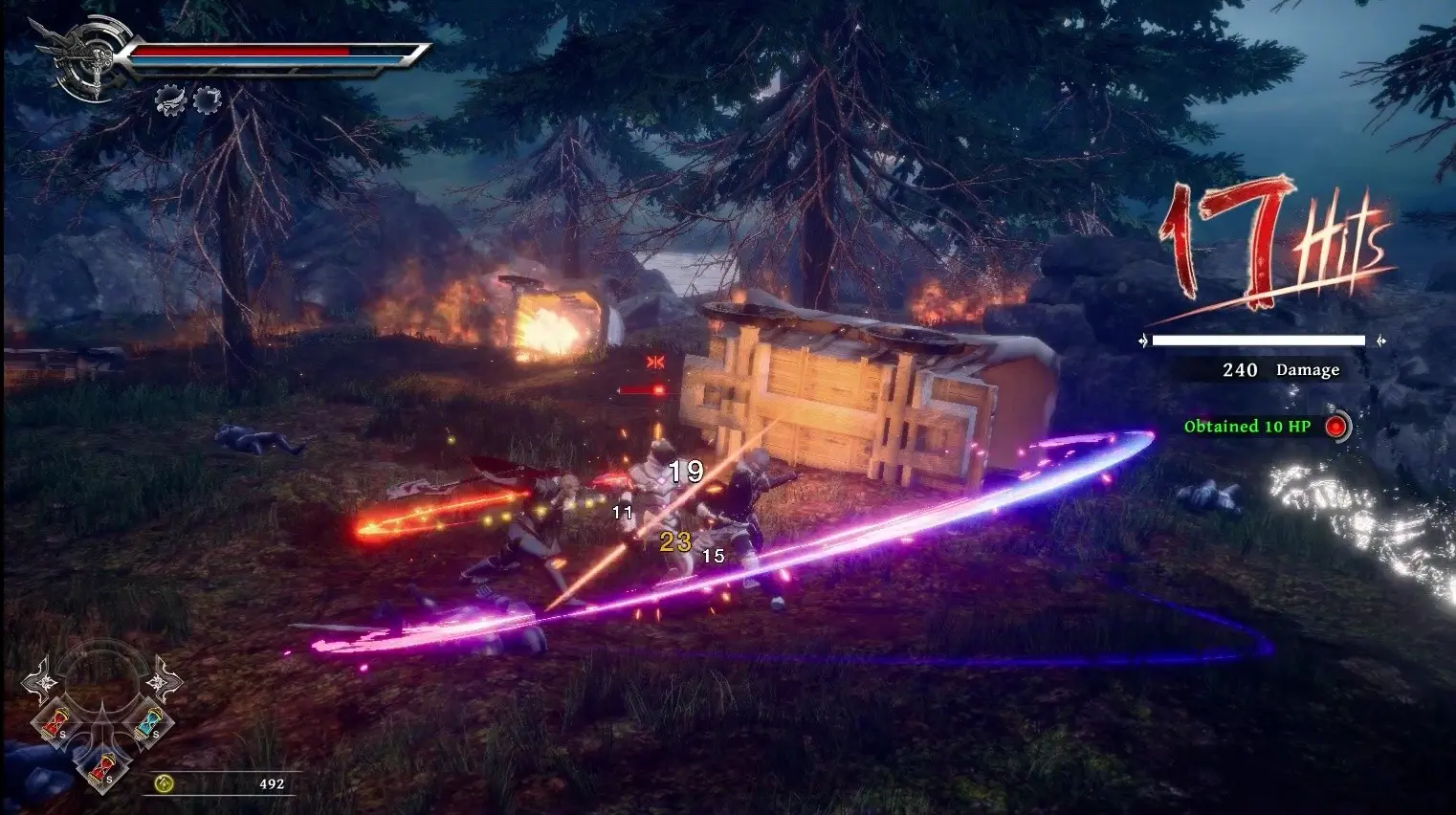The width and height of the screenshot is (1456, 815).
Task: Select the 240 Damage label
Action: tap(1283, 368)
